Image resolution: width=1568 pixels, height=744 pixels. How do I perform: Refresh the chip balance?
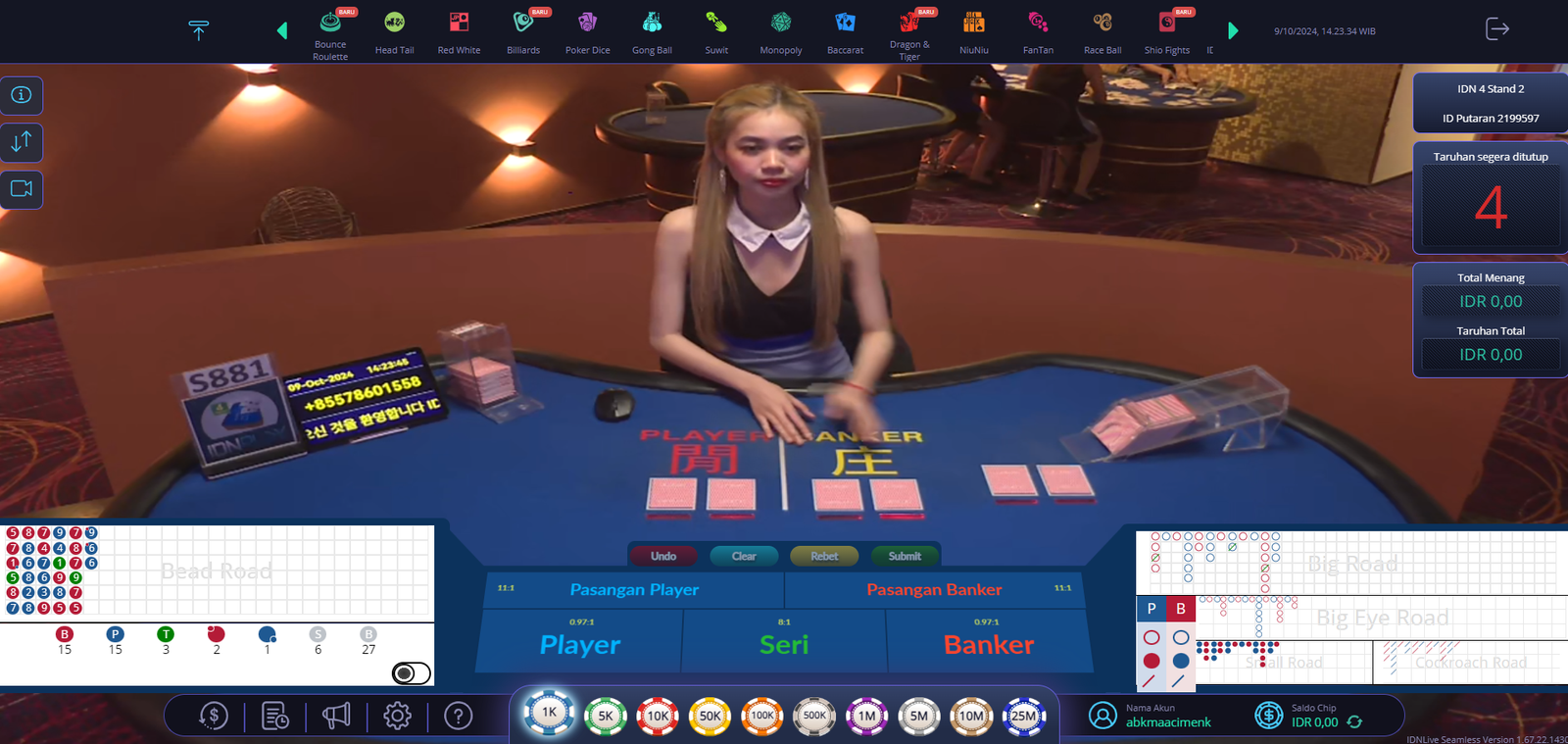[x=1354, y=722]
